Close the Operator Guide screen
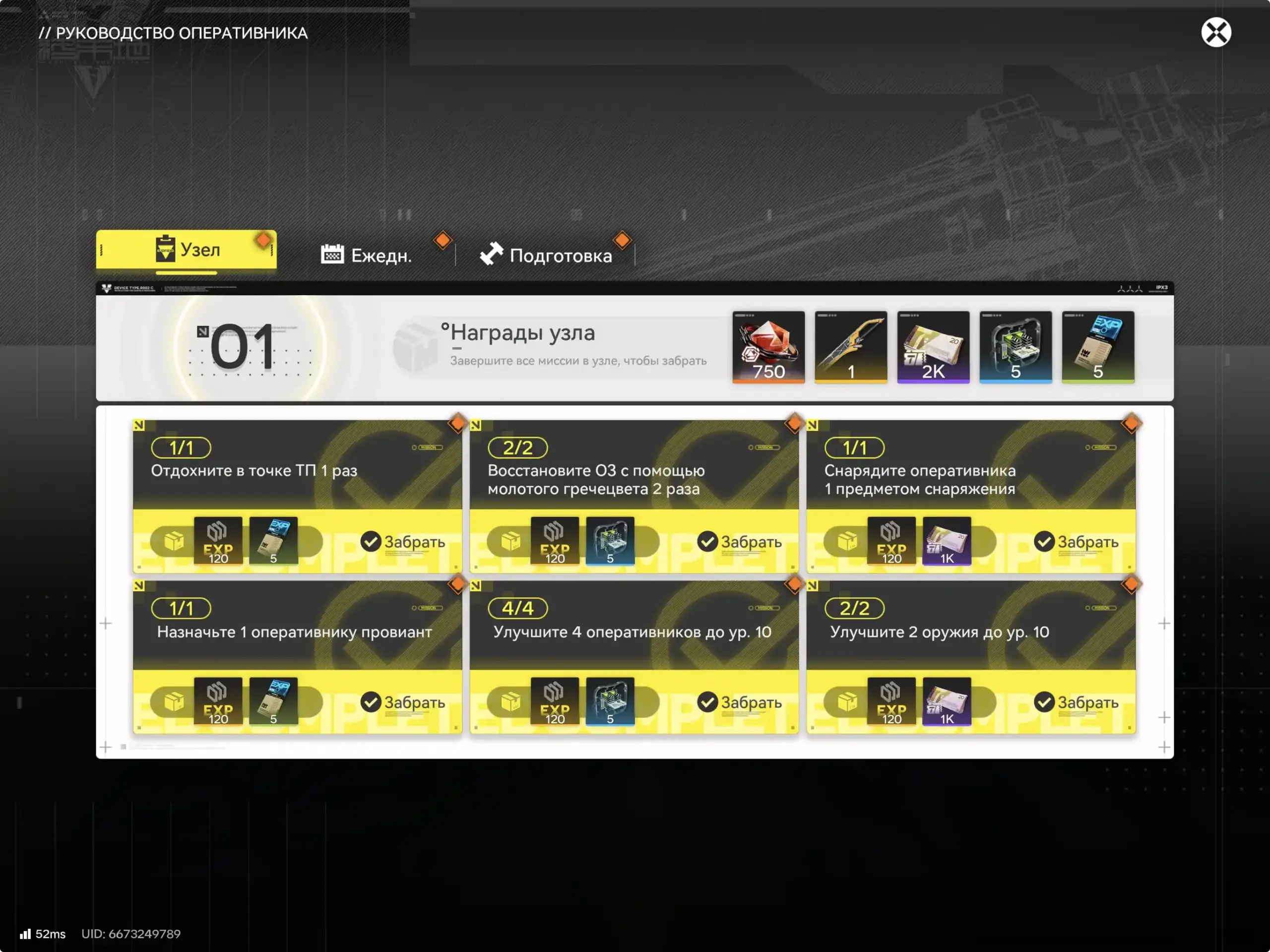This screenshot has width=1270, height=952. pos(1215,32)
